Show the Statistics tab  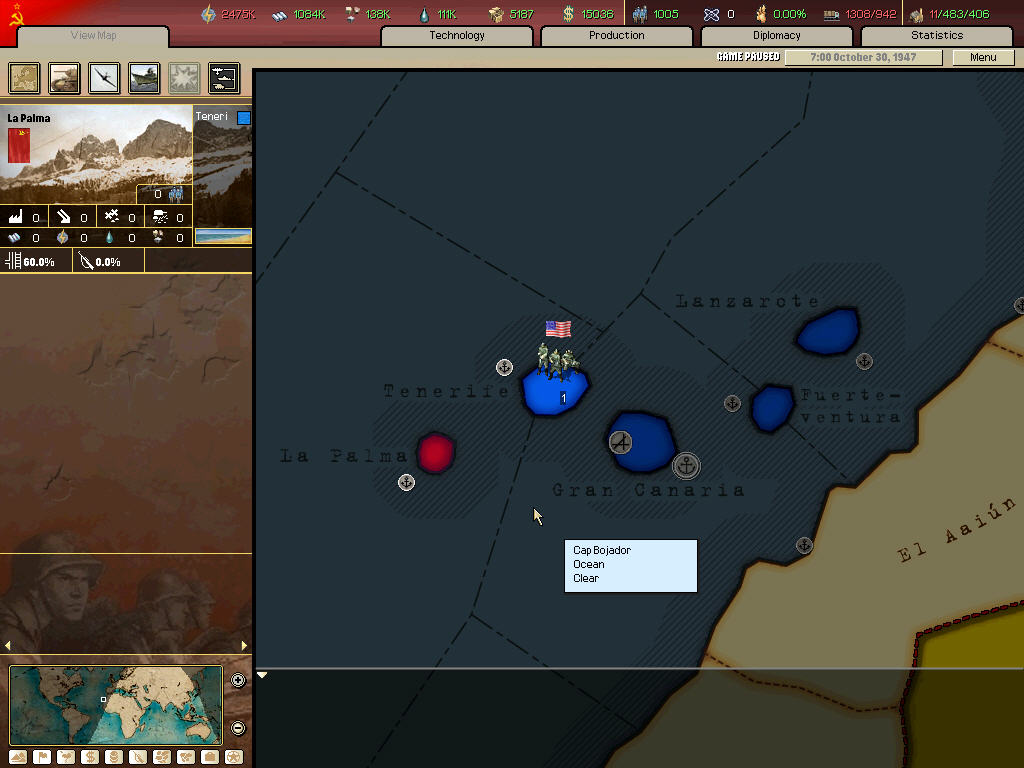click(x=936, y=36)
